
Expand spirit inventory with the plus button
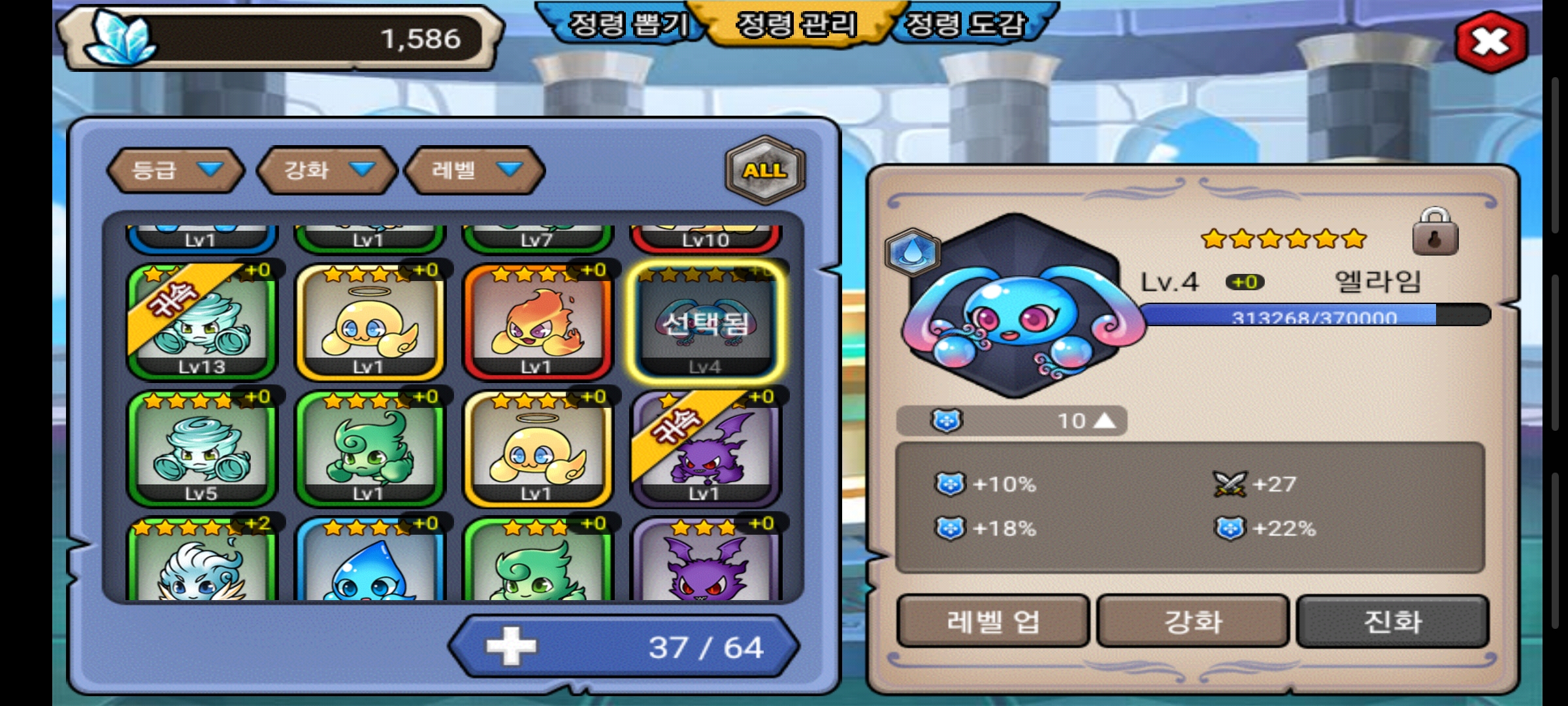511,647
